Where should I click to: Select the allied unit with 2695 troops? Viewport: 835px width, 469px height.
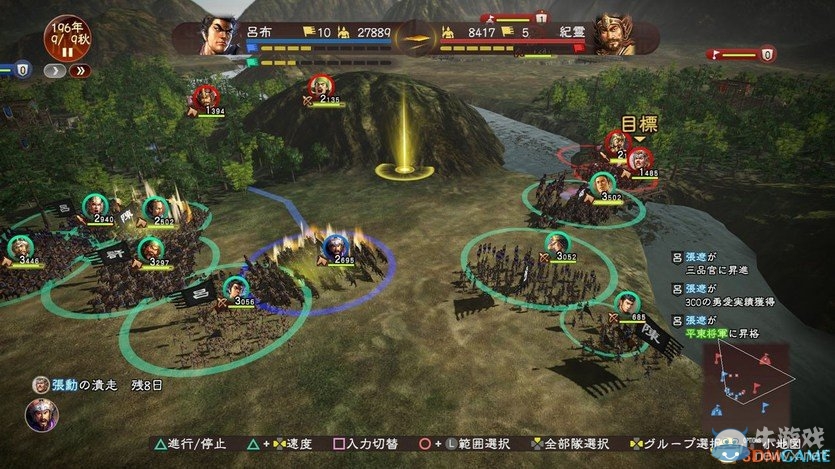[335, 244]
